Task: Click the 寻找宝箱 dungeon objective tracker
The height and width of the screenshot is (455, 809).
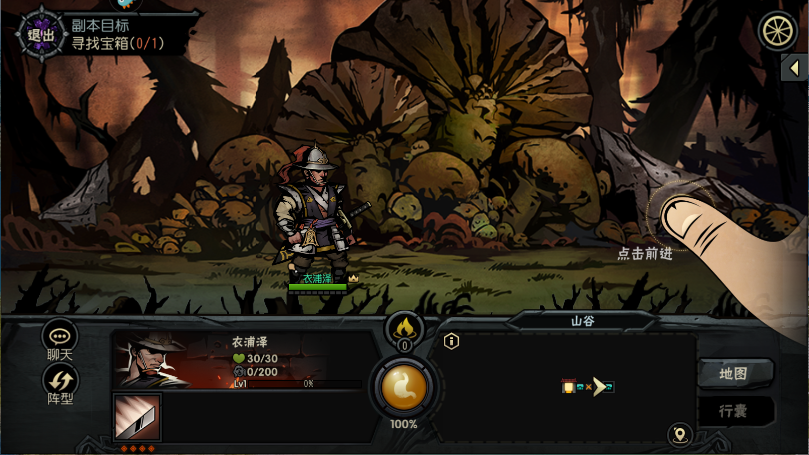Action: point(116,43)
